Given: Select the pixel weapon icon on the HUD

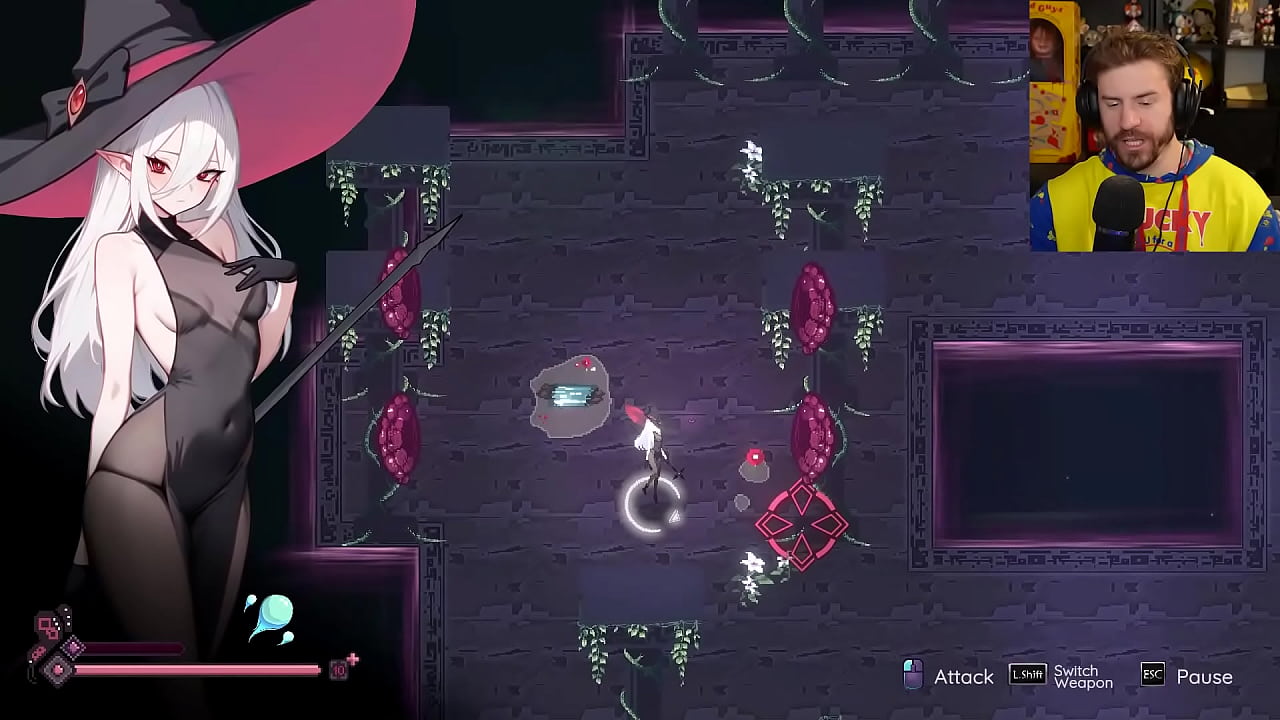Looking at the screenshot, I should coord(45,623).
